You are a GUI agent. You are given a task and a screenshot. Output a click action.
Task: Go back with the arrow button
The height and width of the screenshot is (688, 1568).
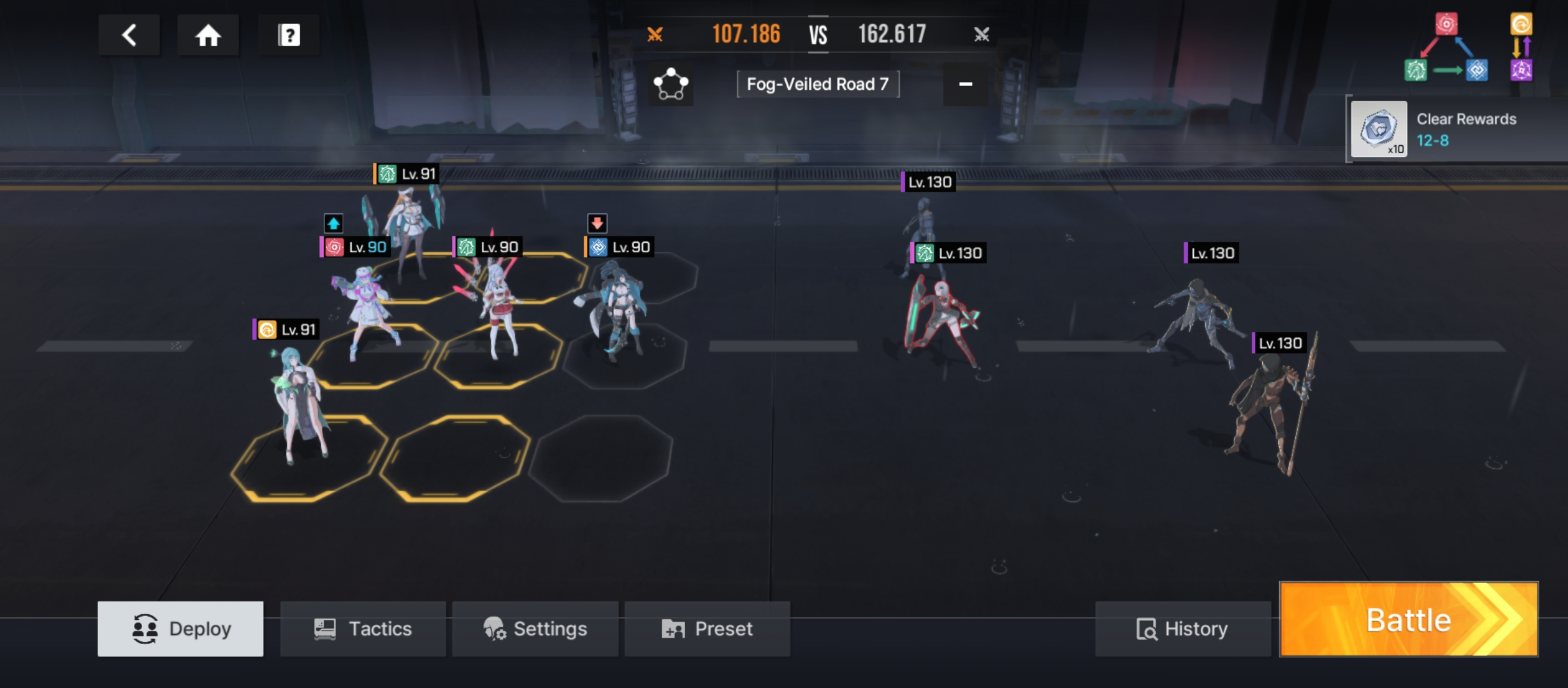tap(129, 35)
